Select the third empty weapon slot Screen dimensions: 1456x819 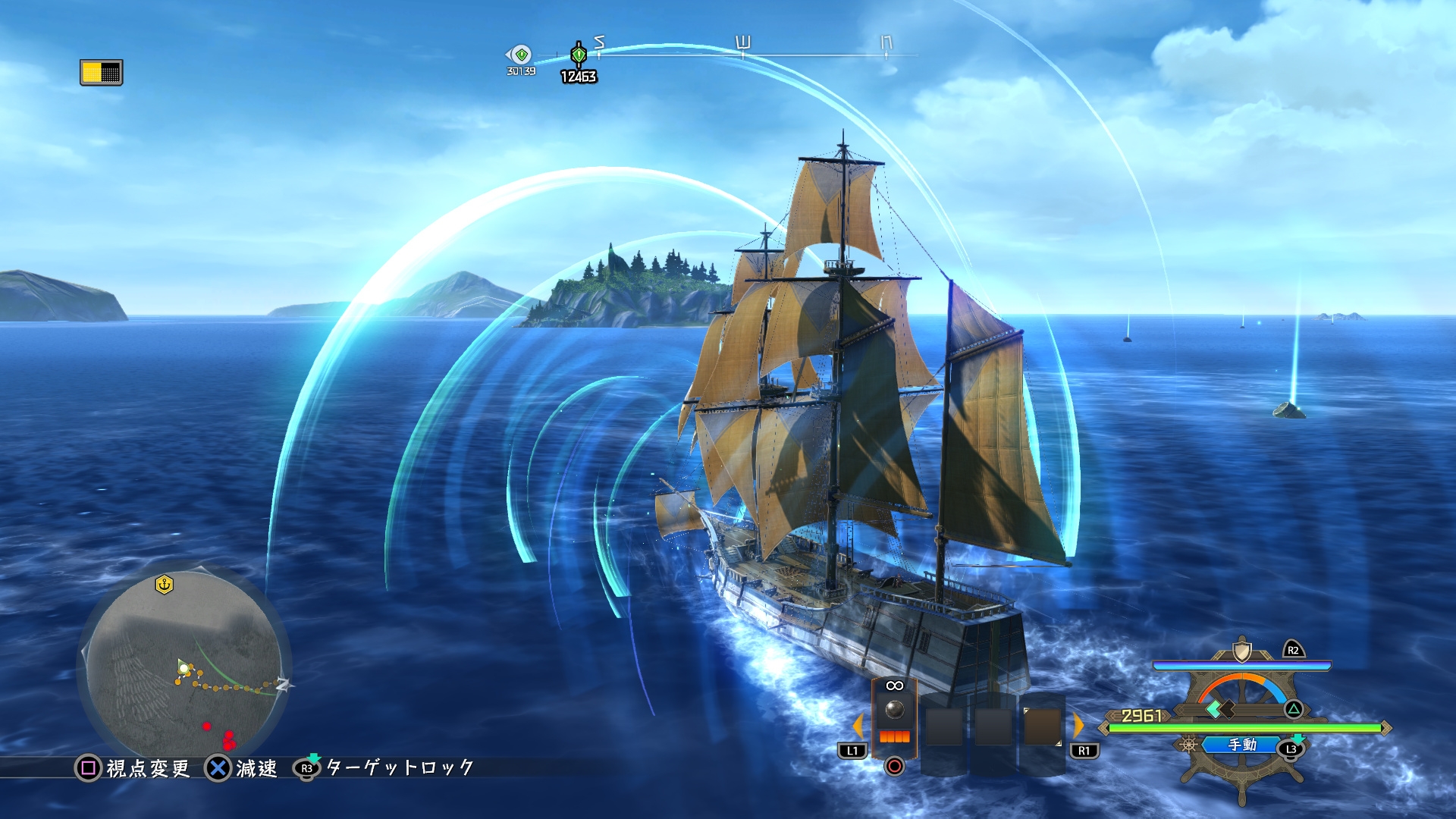(x=993, y=726)
